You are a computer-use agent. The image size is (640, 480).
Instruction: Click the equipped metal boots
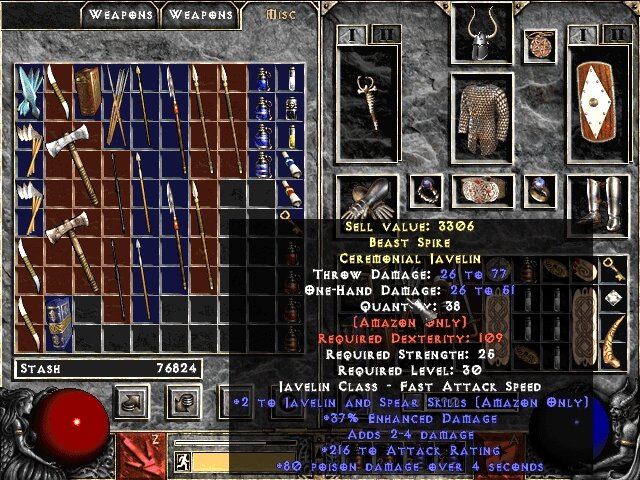598,200
